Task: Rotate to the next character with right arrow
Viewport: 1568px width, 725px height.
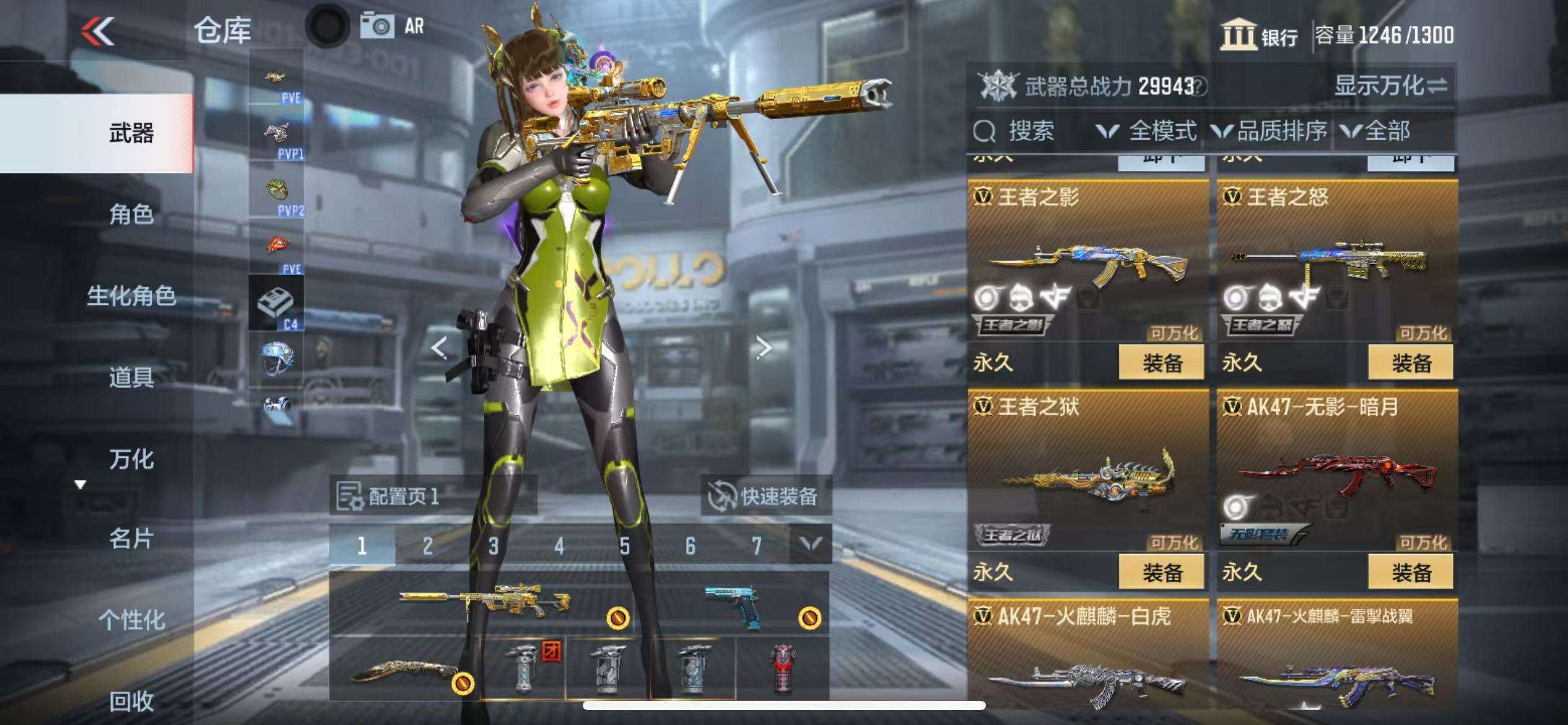Action: coord(764,348)
